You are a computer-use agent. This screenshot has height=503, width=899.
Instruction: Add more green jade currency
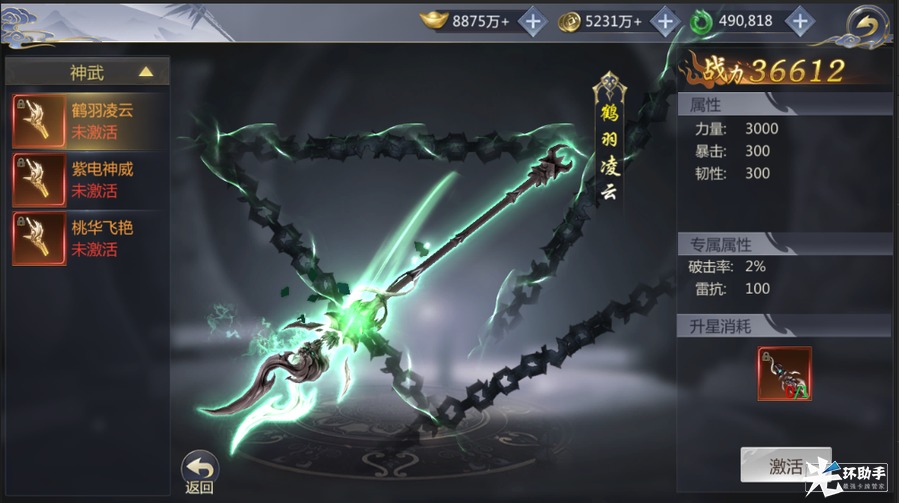798,20
